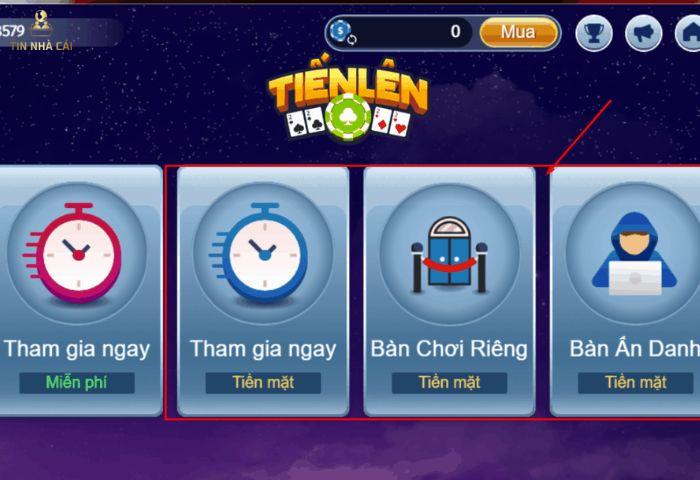This screenshot has width=700, height=480.
Task: Open the megaphone announcements icon
Action: [643, 35]
